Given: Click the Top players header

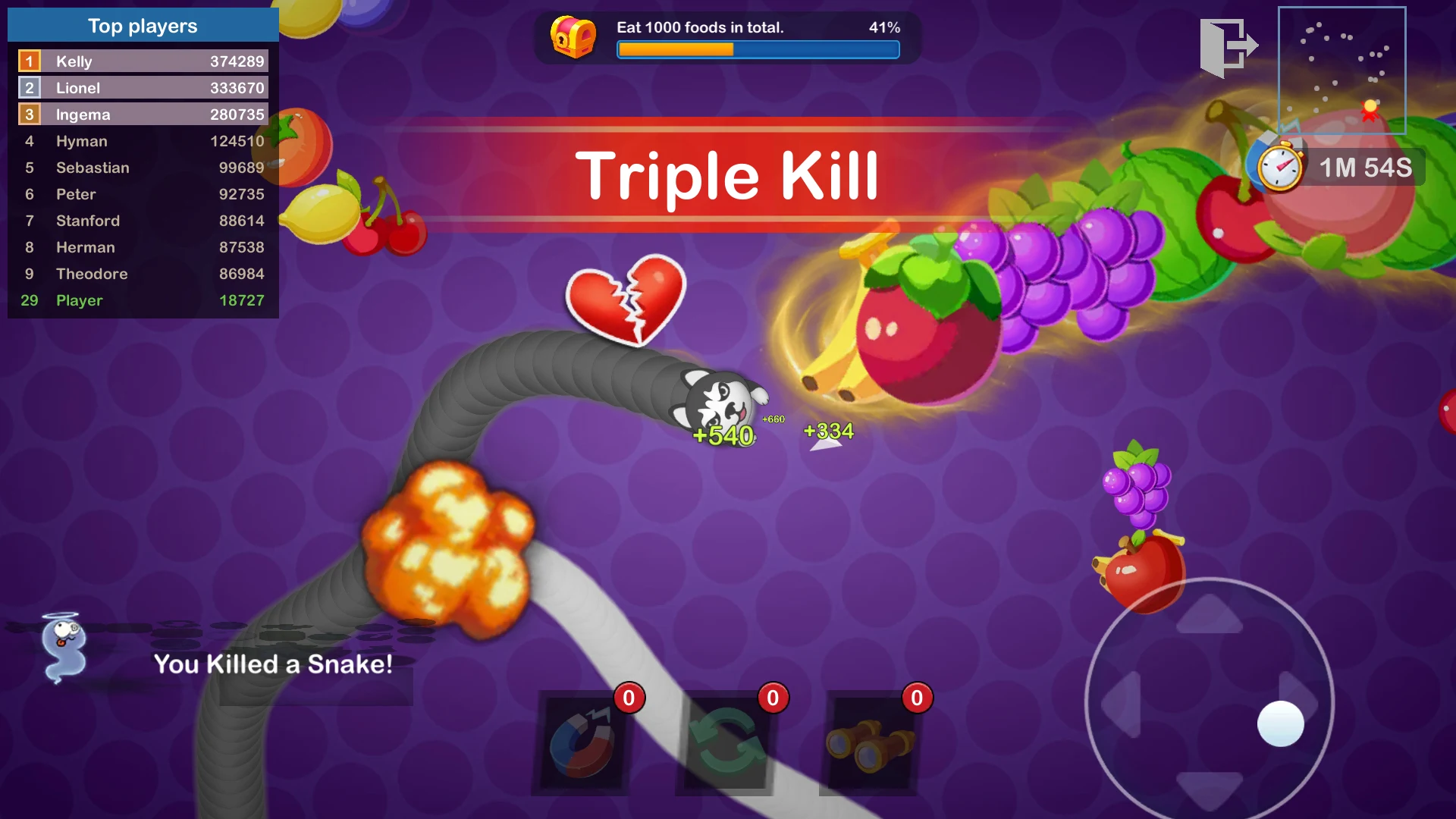Looking at the screenshot, I should 143,26.
